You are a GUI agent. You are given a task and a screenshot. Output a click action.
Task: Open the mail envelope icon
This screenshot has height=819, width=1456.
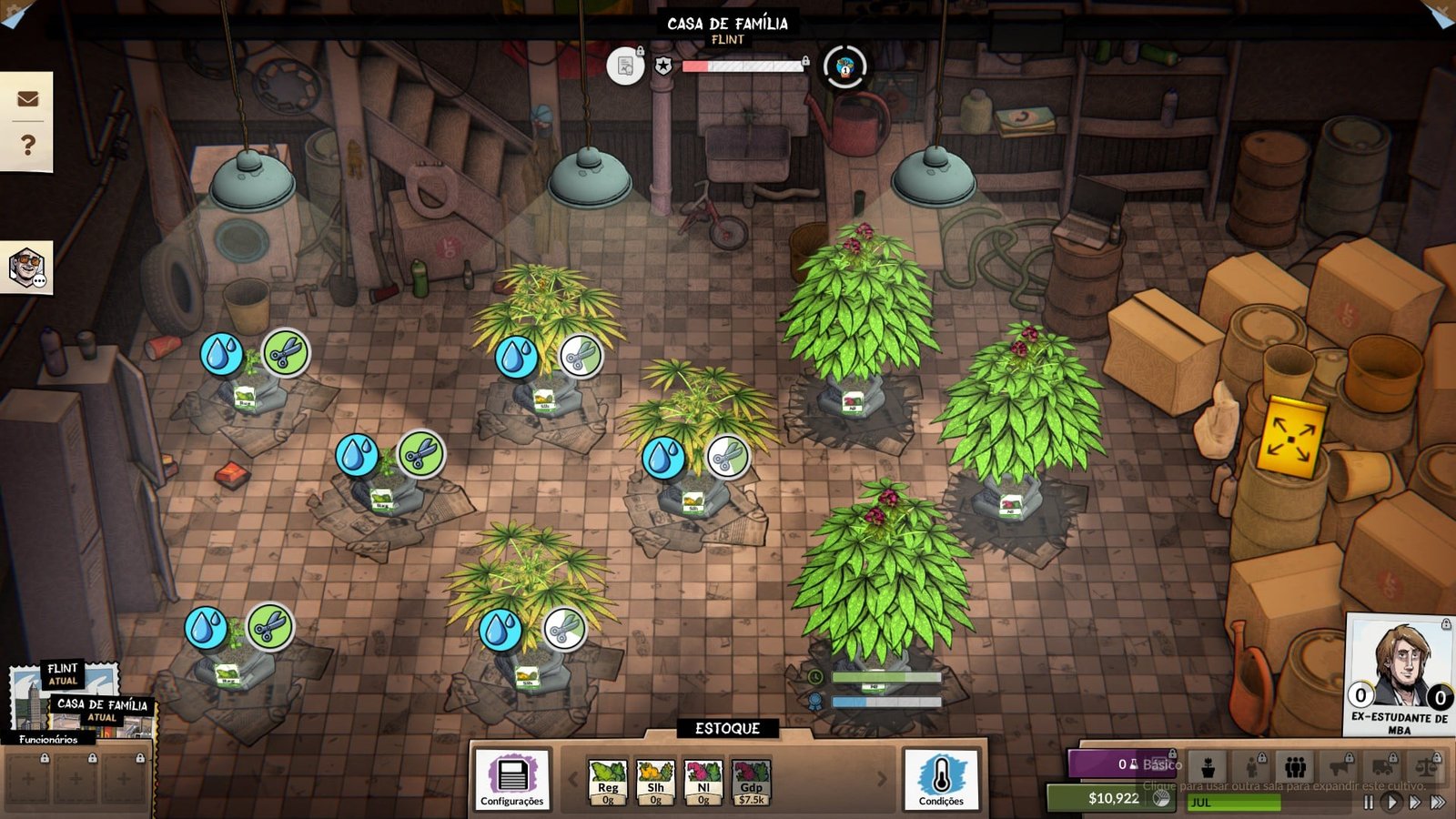27,98
